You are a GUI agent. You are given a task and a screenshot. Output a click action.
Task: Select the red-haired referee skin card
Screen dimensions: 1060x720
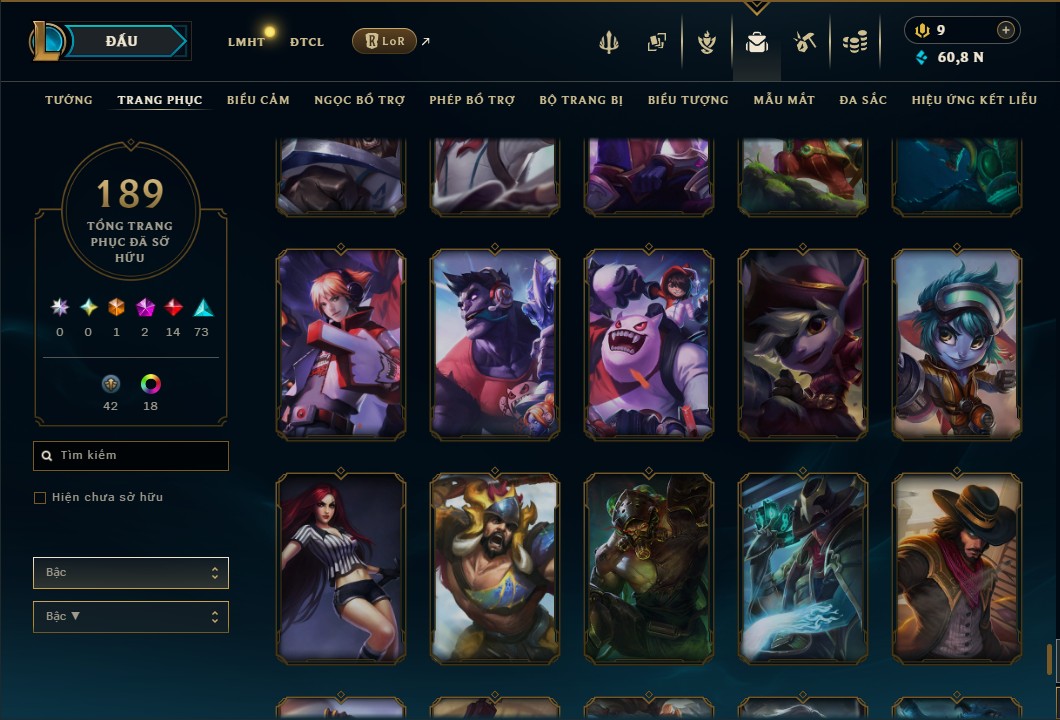tap(341, 568)
